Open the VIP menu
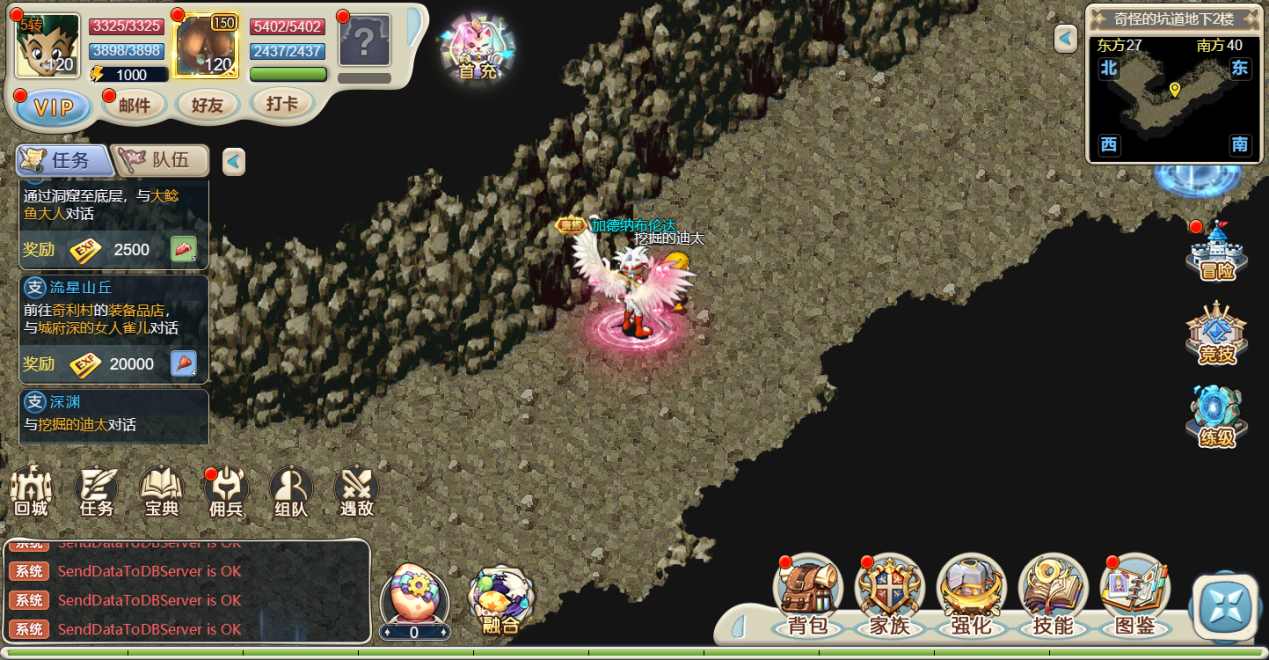1269x660 pixels. coord(53,108)
